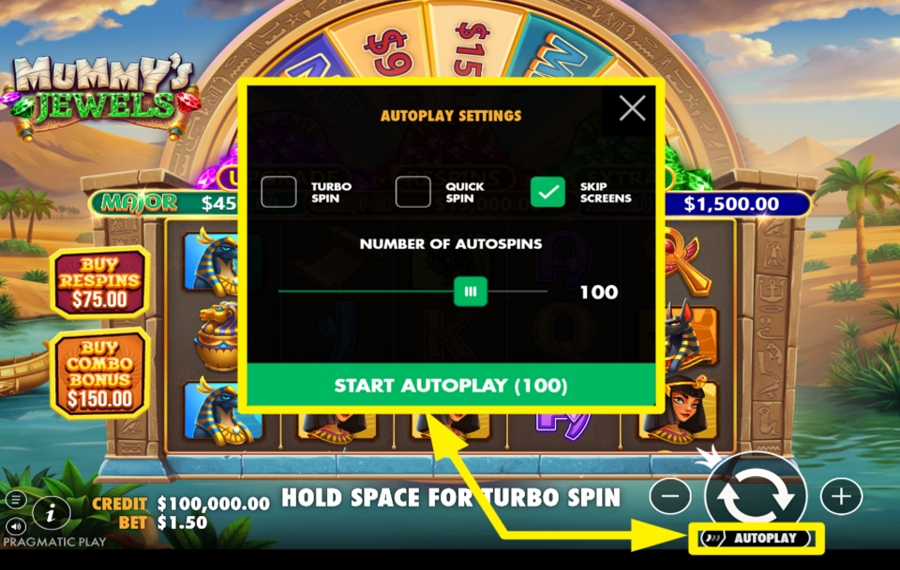900x570 pixels.
Task: Increase the bet with plus button
Action: (x=841, y=495)
